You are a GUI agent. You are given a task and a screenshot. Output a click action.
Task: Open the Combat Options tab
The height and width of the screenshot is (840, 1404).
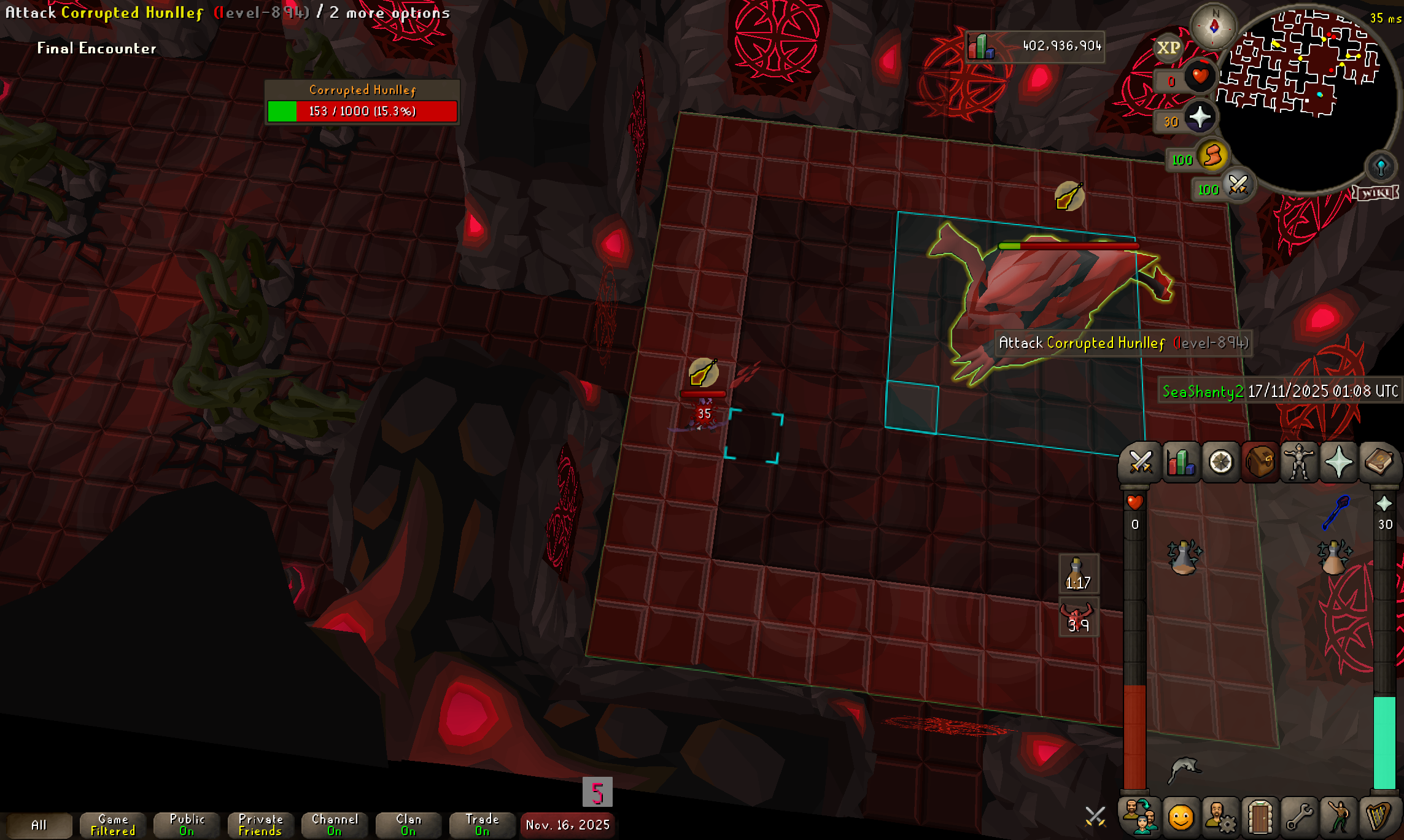coord(1141,462)
